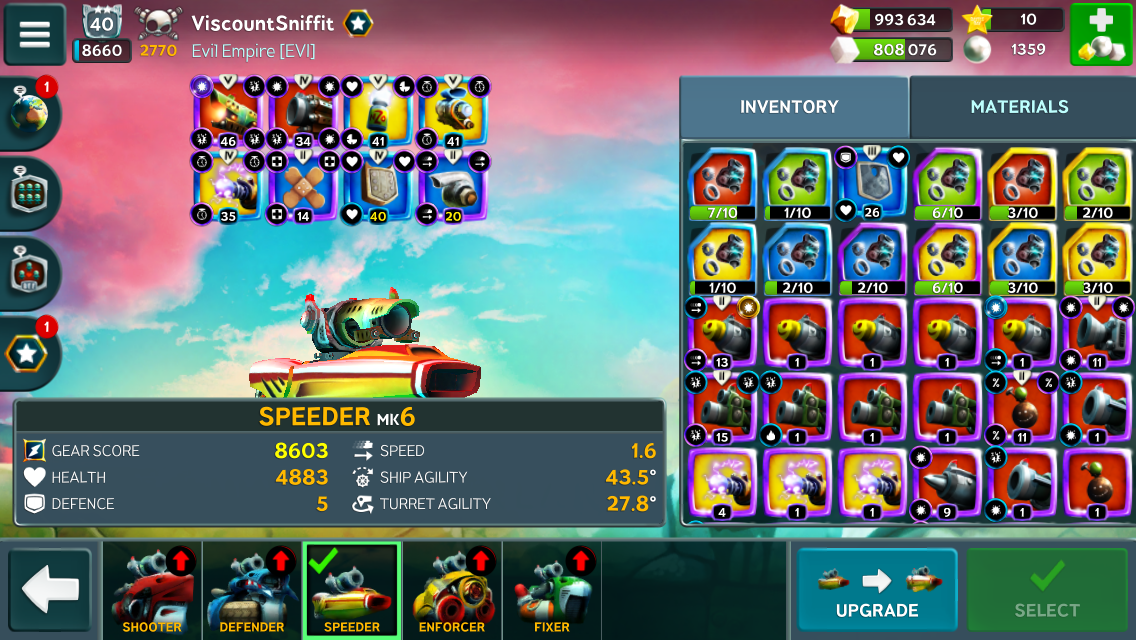Pick the Enforcer ship
1136x640 pixels.
(452, 590)
